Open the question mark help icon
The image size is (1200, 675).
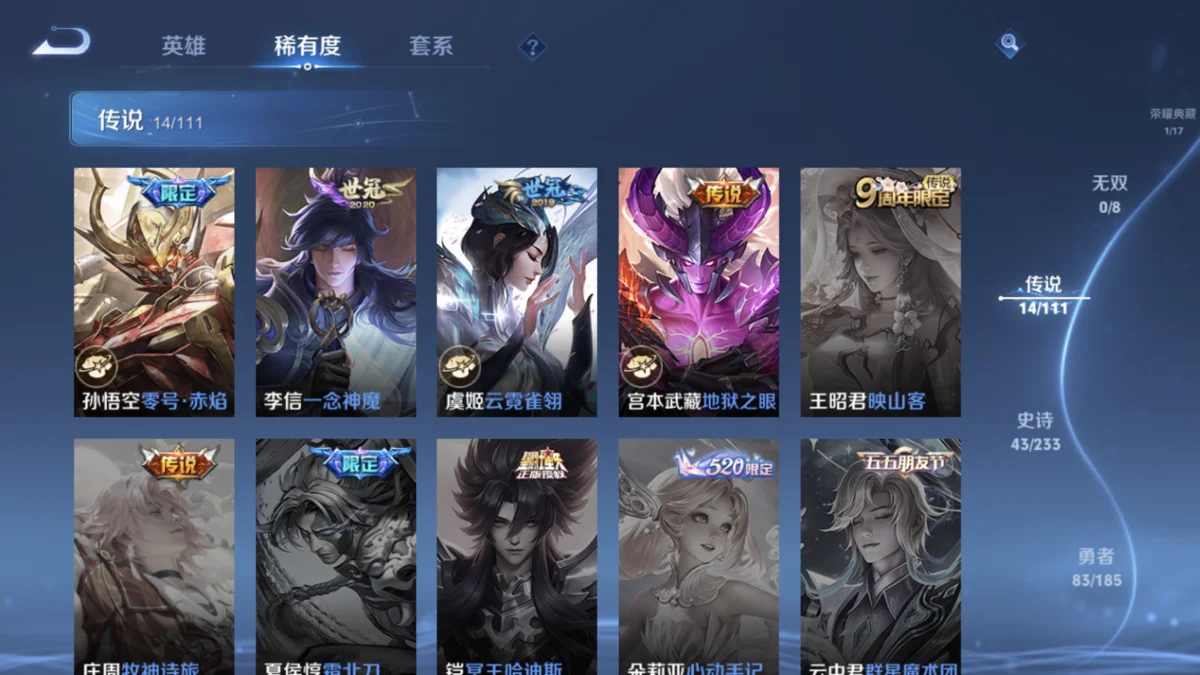pyautogui.click(x=532, y=47)
